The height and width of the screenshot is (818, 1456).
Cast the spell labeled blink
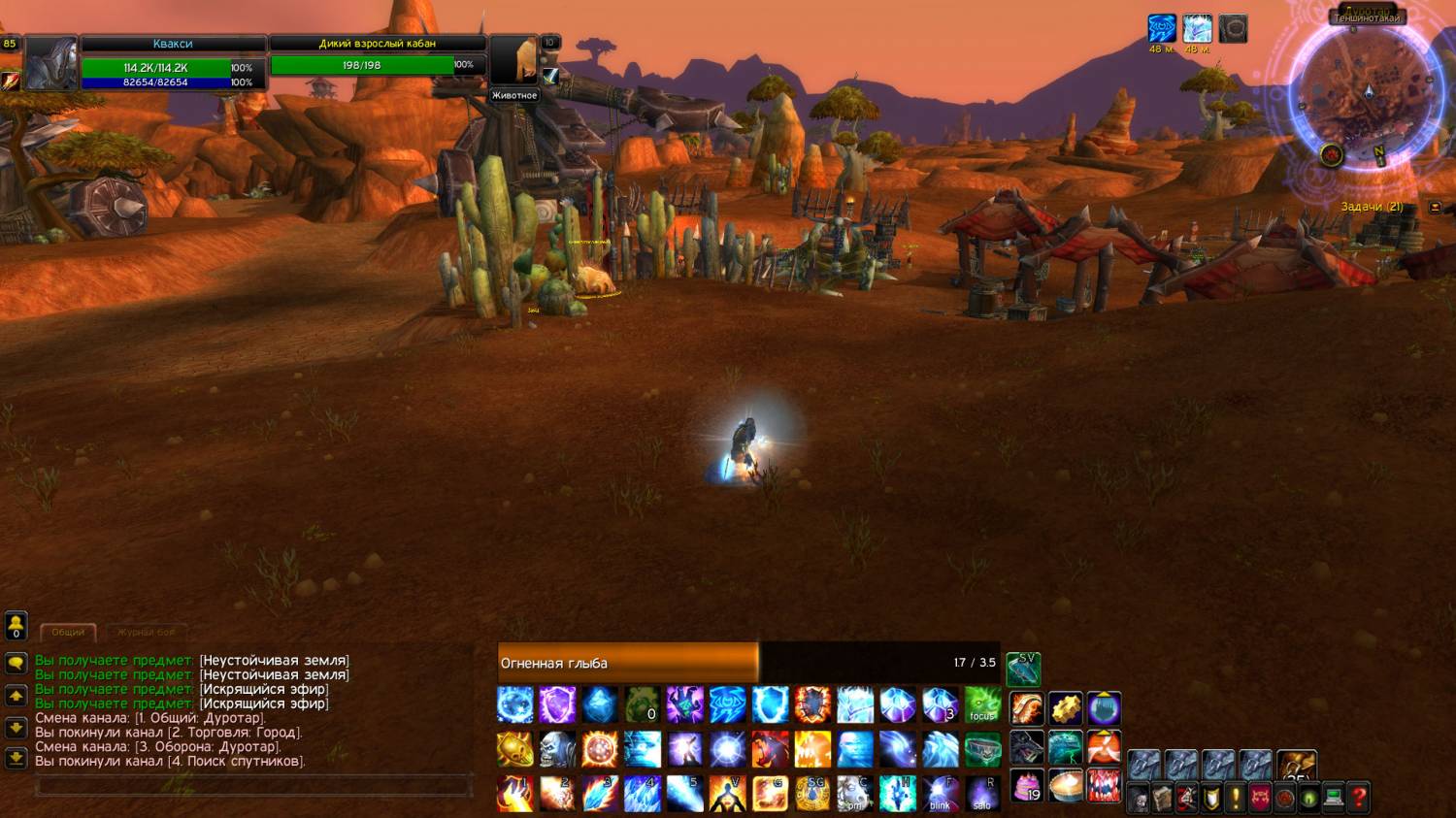pyautogui.click(x=940, y=793)
